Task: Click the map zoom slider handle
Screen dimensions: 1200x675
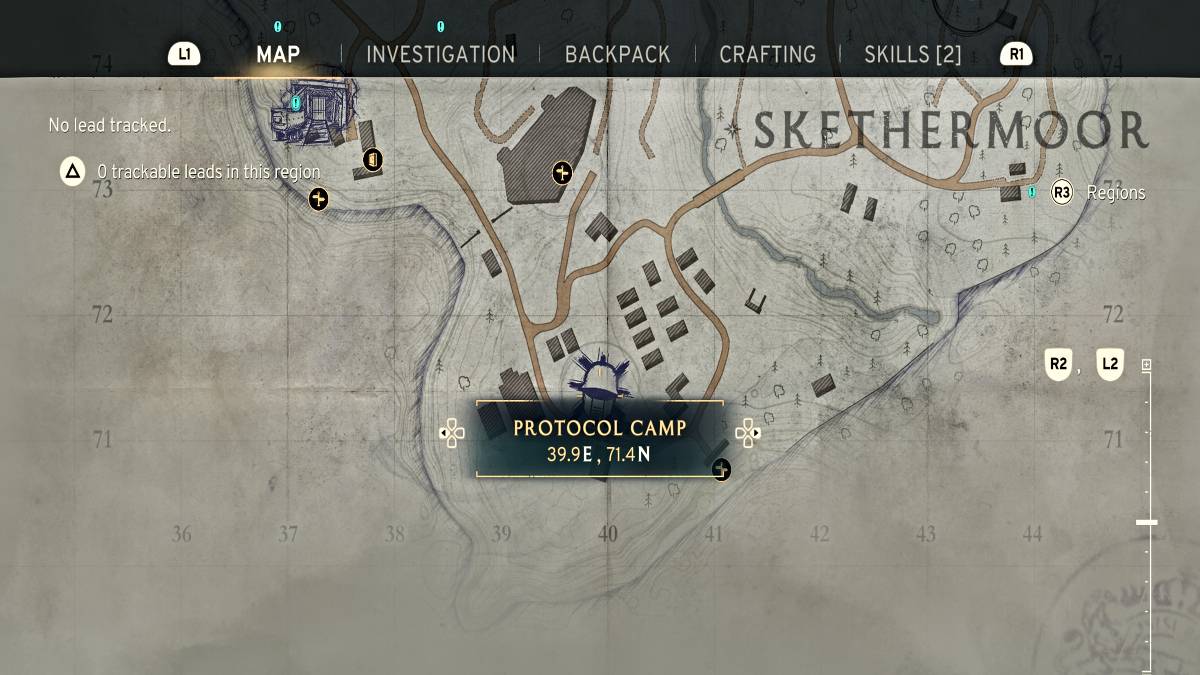Action: tap(1146, 522)
